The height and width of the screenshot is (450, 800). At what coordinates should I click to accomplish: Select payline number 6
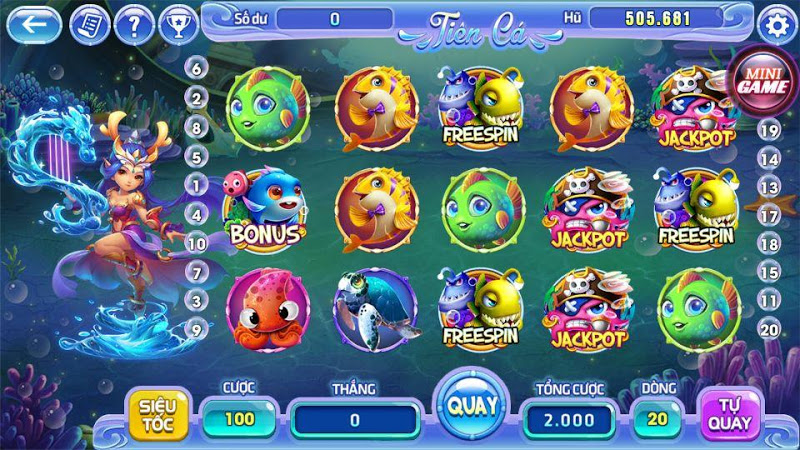tap(196, 68)
